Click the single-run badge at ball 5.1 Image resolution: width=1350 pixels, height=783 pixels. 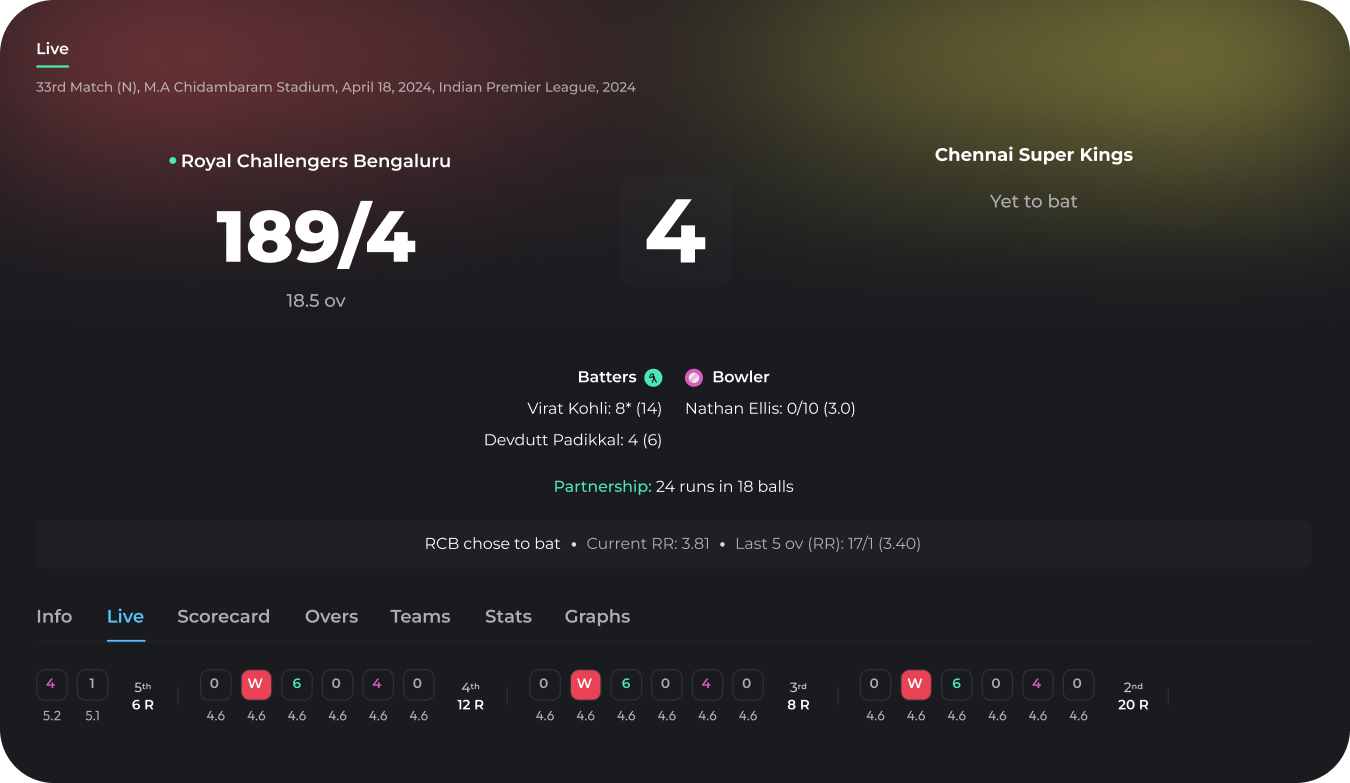pyautogui.click(x=92, y=684)
